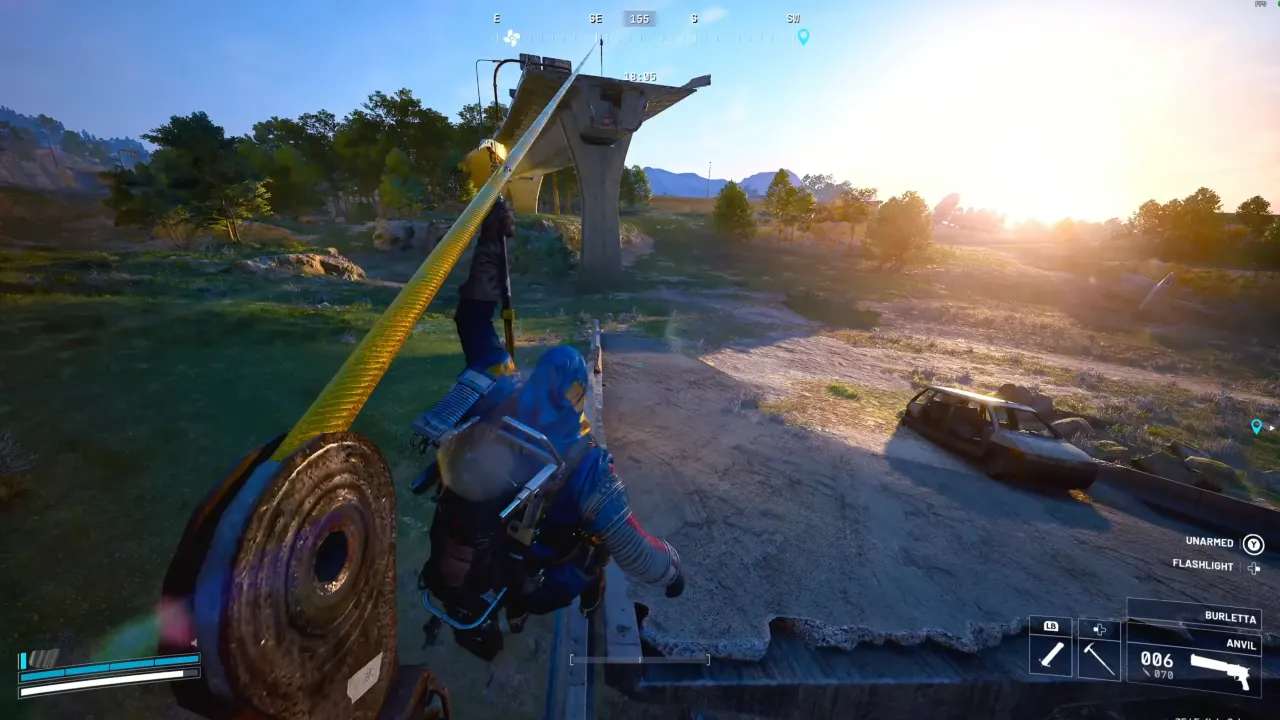
Task: Select the pickaxe tool slot icon
Action: click(1098, 659)
